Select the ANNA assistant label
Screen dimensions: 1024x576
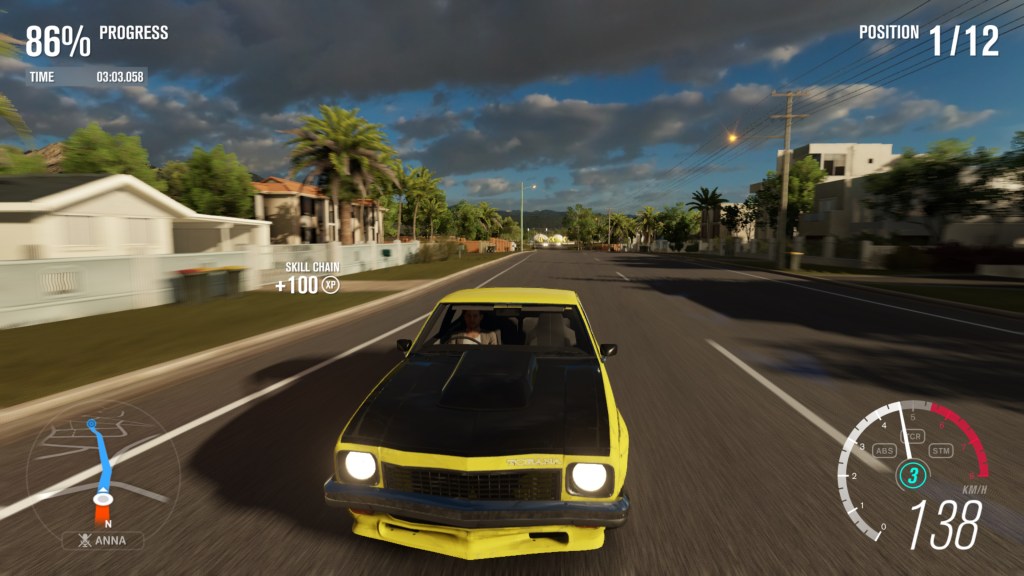click(102, 540)
